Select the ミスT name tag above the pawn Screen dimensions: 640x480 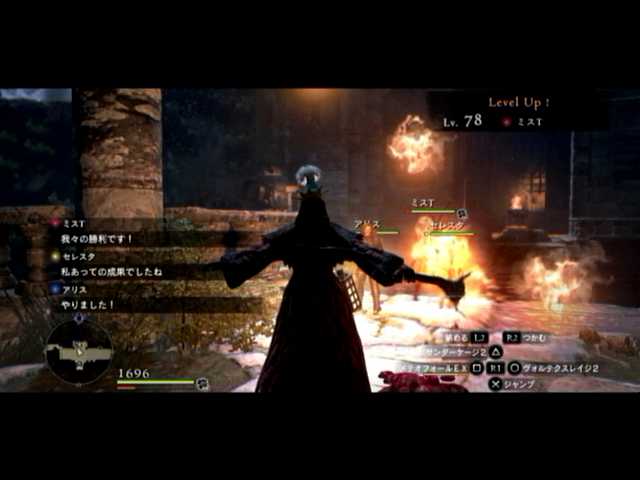pos(422,203)
